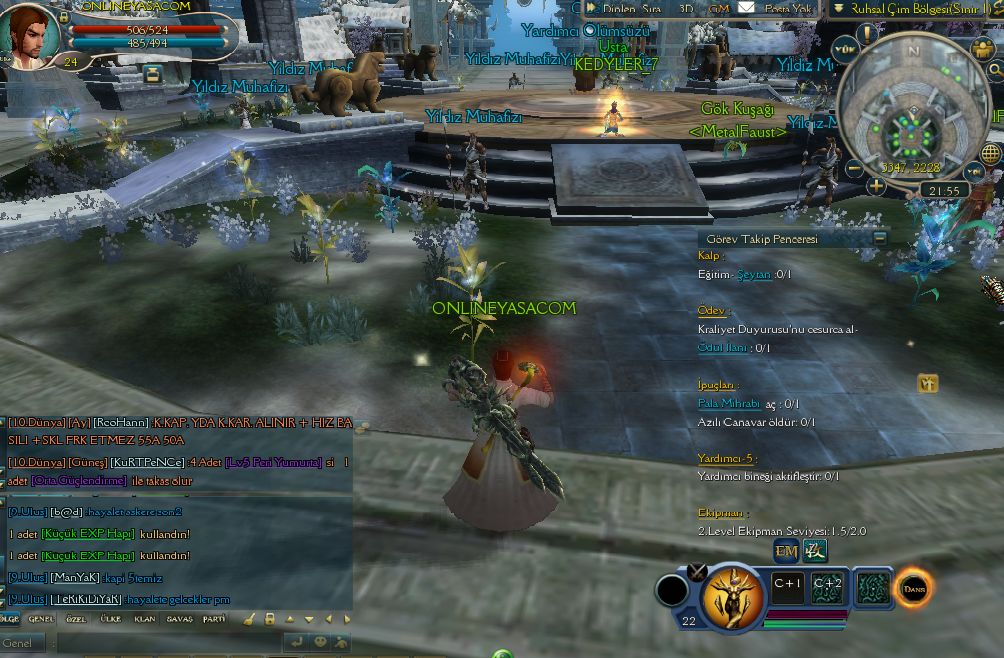Zoom in the minimap with the plus button
This screenshot has height=658, width=1004.
pyautogui.click(x=876, y=185)
